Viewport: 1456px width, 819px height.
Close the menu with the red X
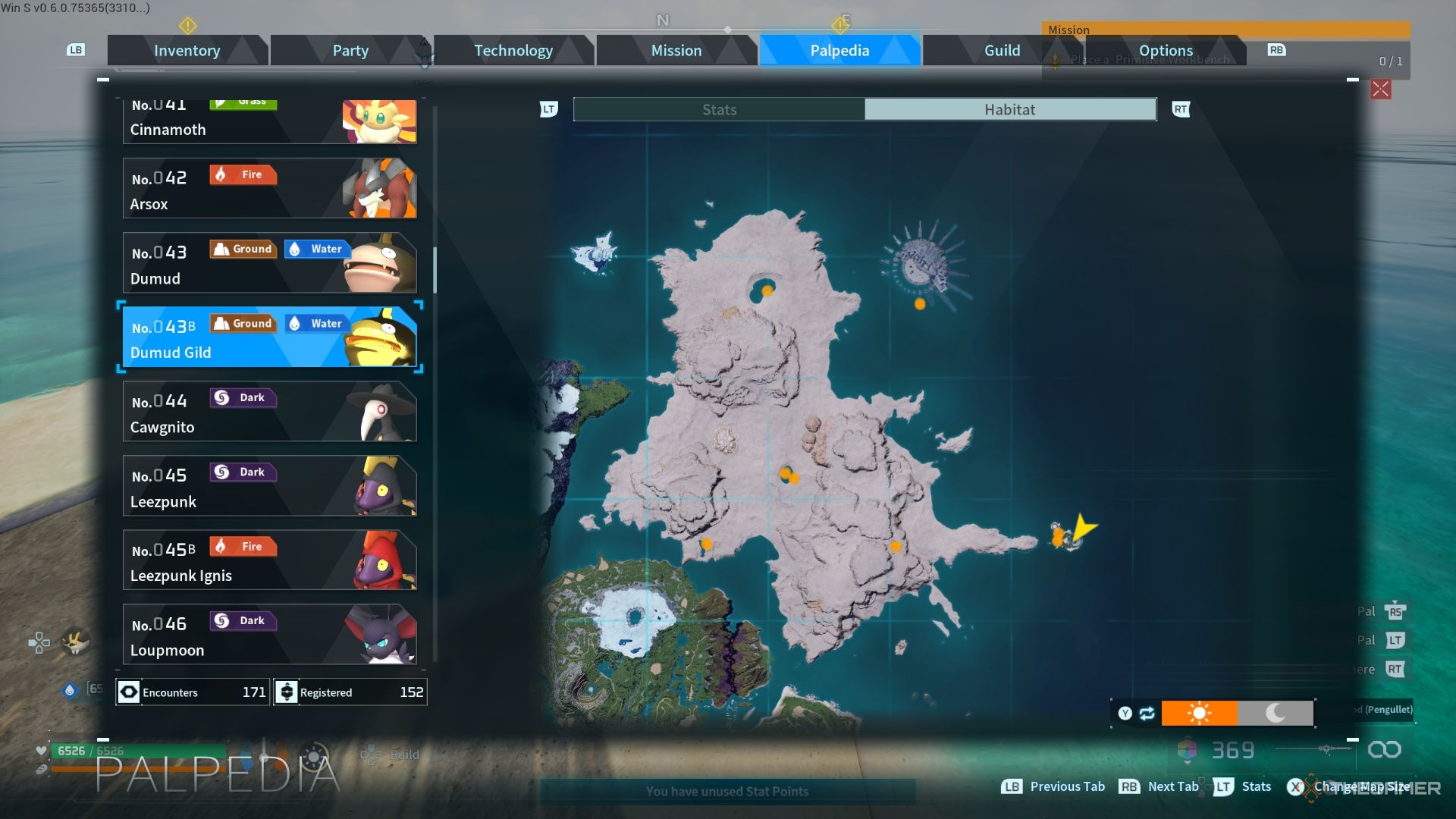pos(1380,89)
